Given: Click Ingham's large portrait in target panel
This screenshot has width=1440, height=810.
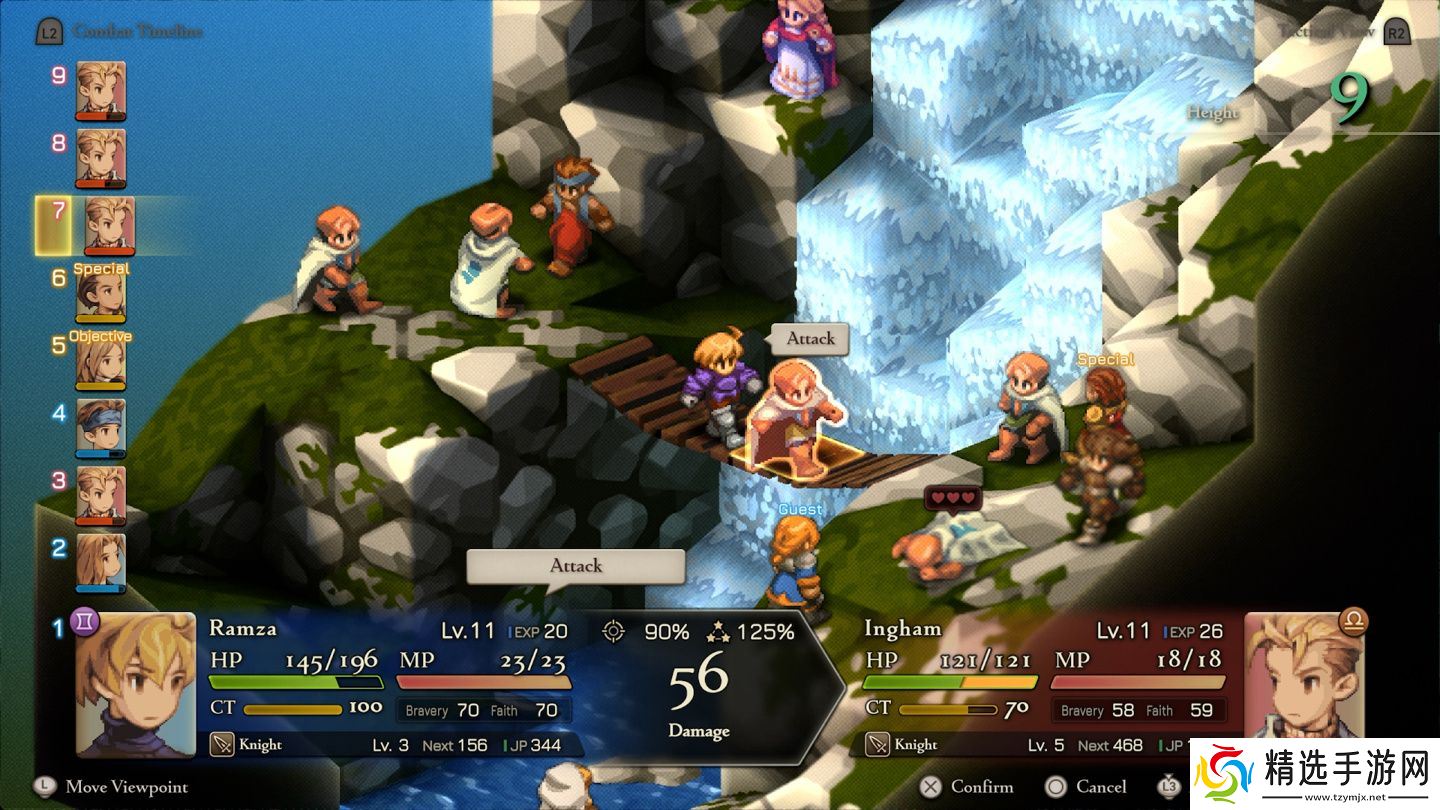Looking at the screenshot, I should tap(1303, 685).
